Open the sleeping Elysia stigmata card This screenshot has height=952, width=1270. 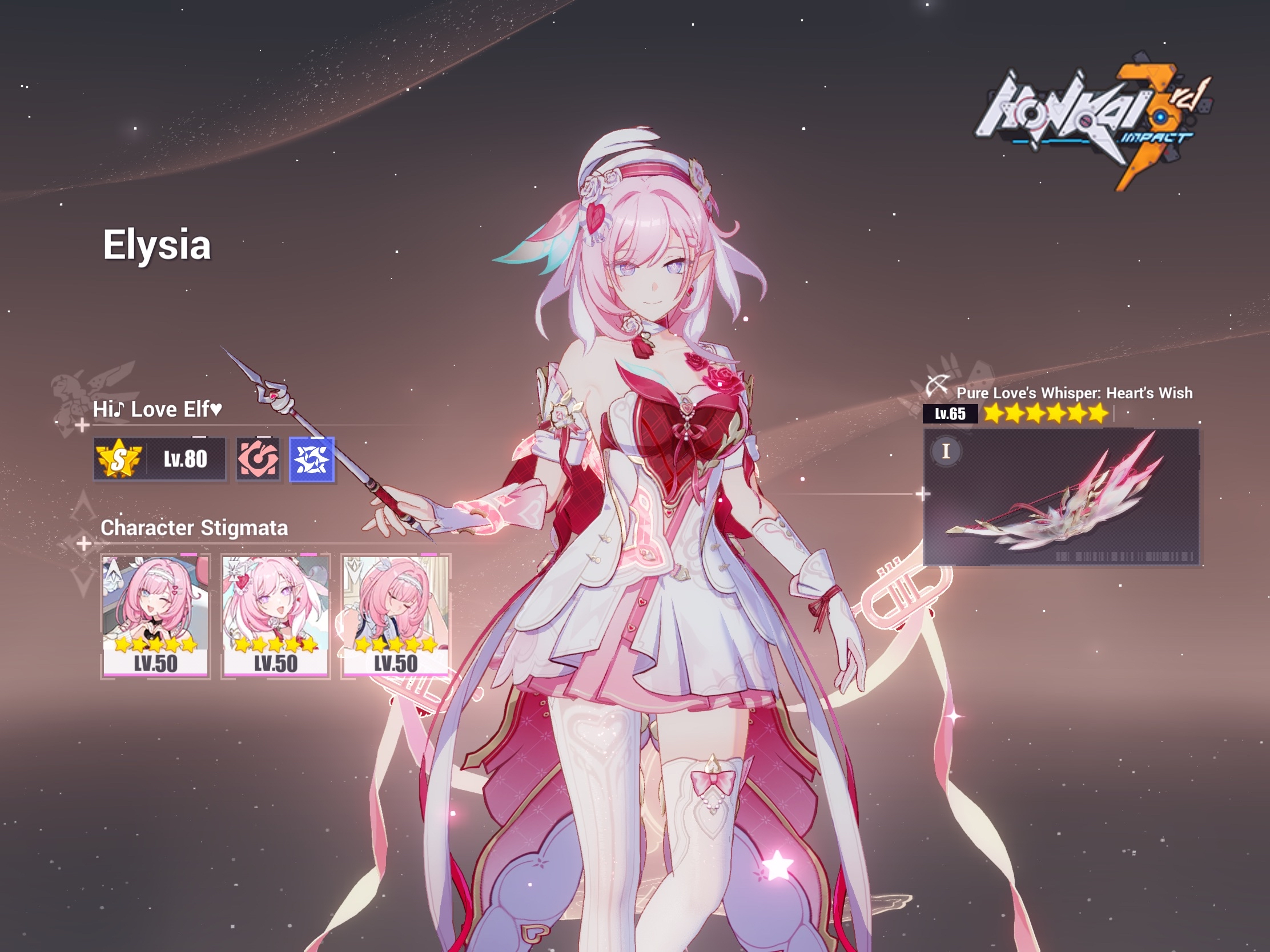point(396,616)
